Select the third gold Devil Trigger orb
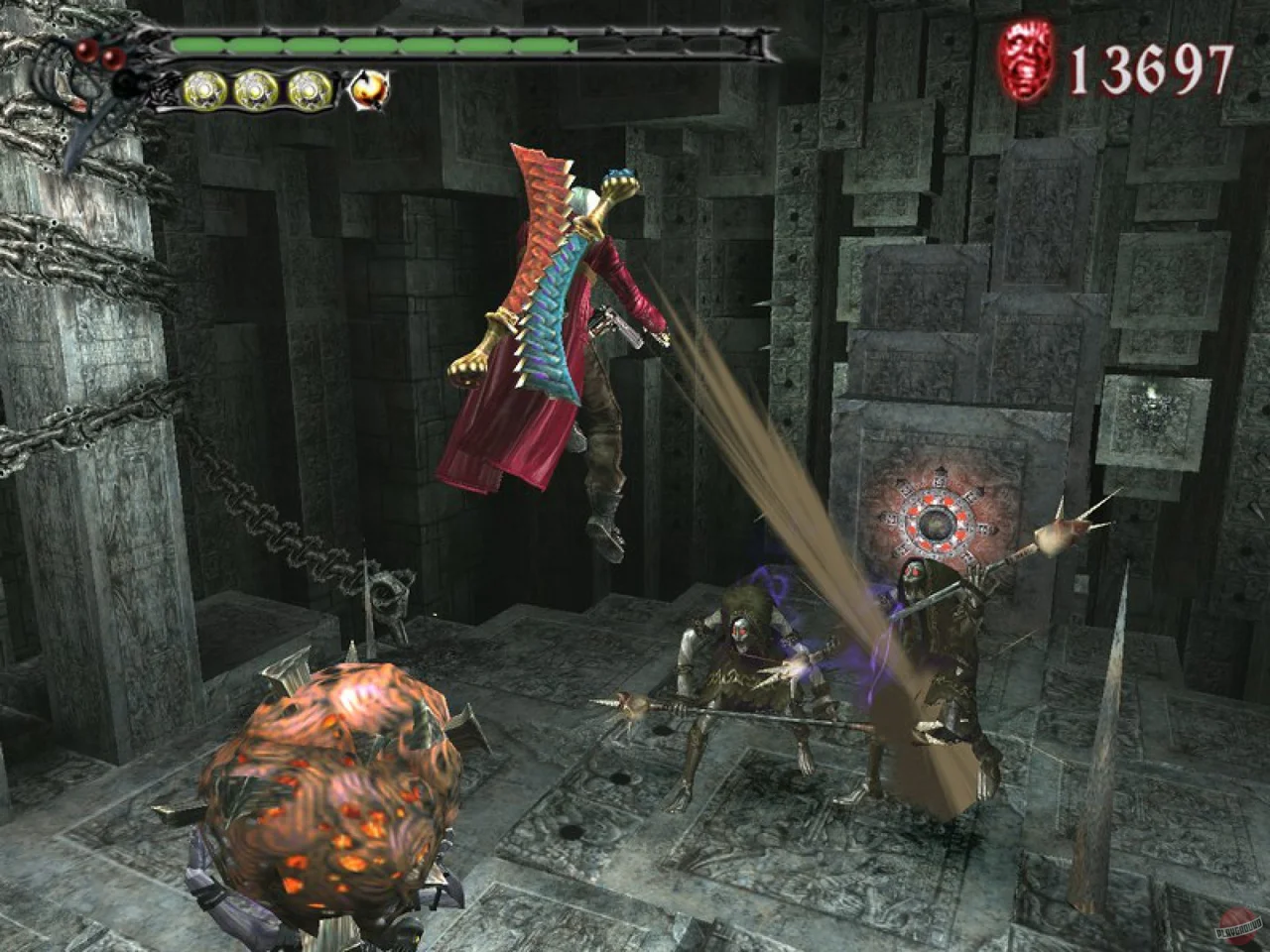This screenshot has width=1270, height=952. pyautogui.click(x=311, y=87)
